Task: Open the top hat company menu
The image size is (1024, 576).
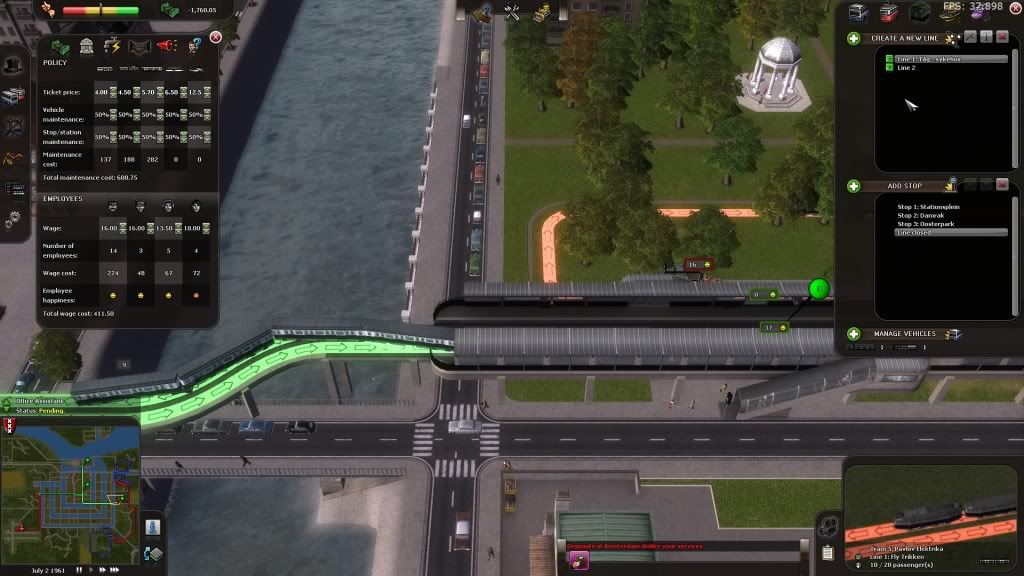Action: pos(14,66)
